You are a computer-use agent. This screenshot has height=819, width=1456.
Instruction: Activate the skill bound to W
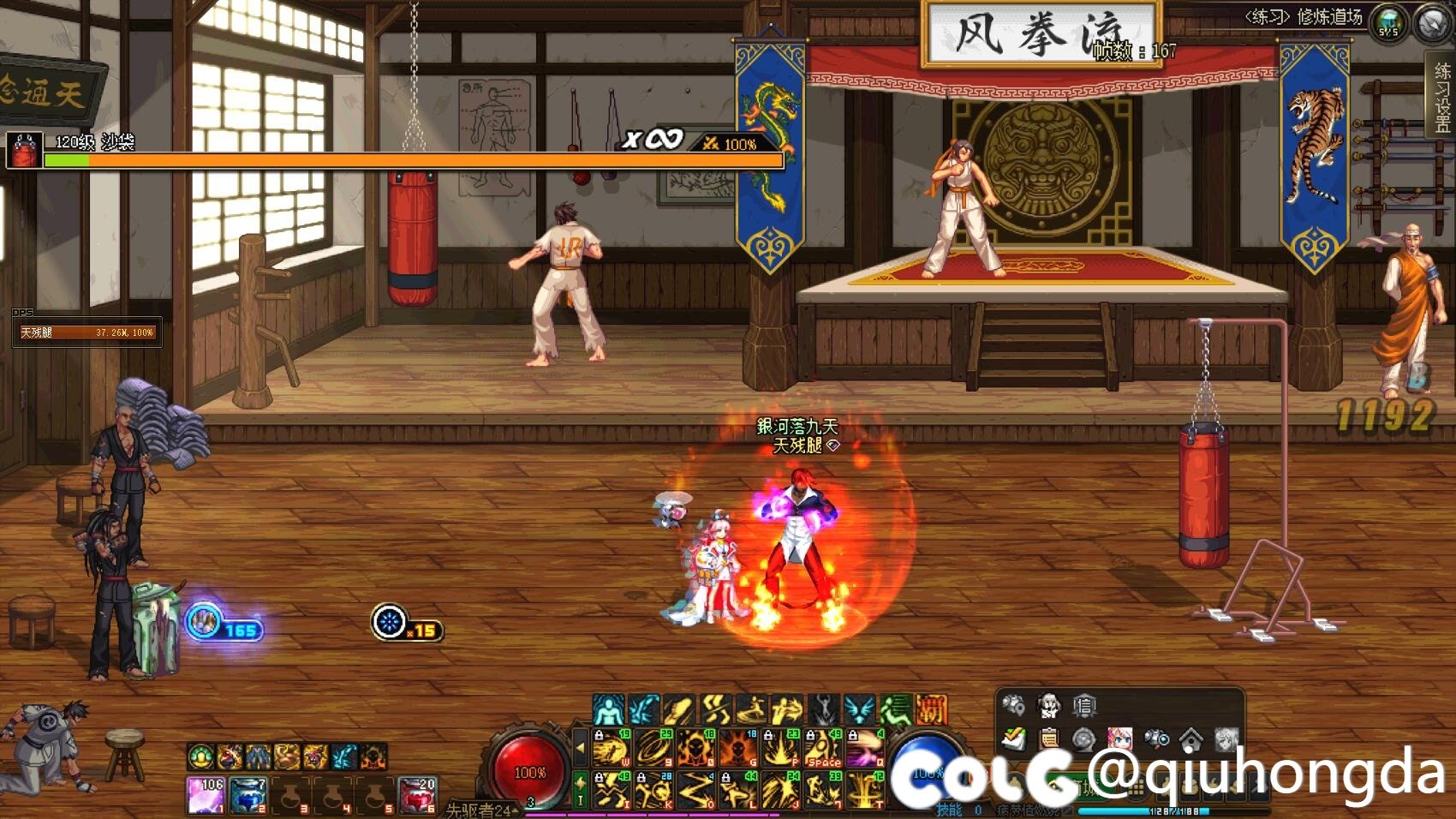(612, 748)
